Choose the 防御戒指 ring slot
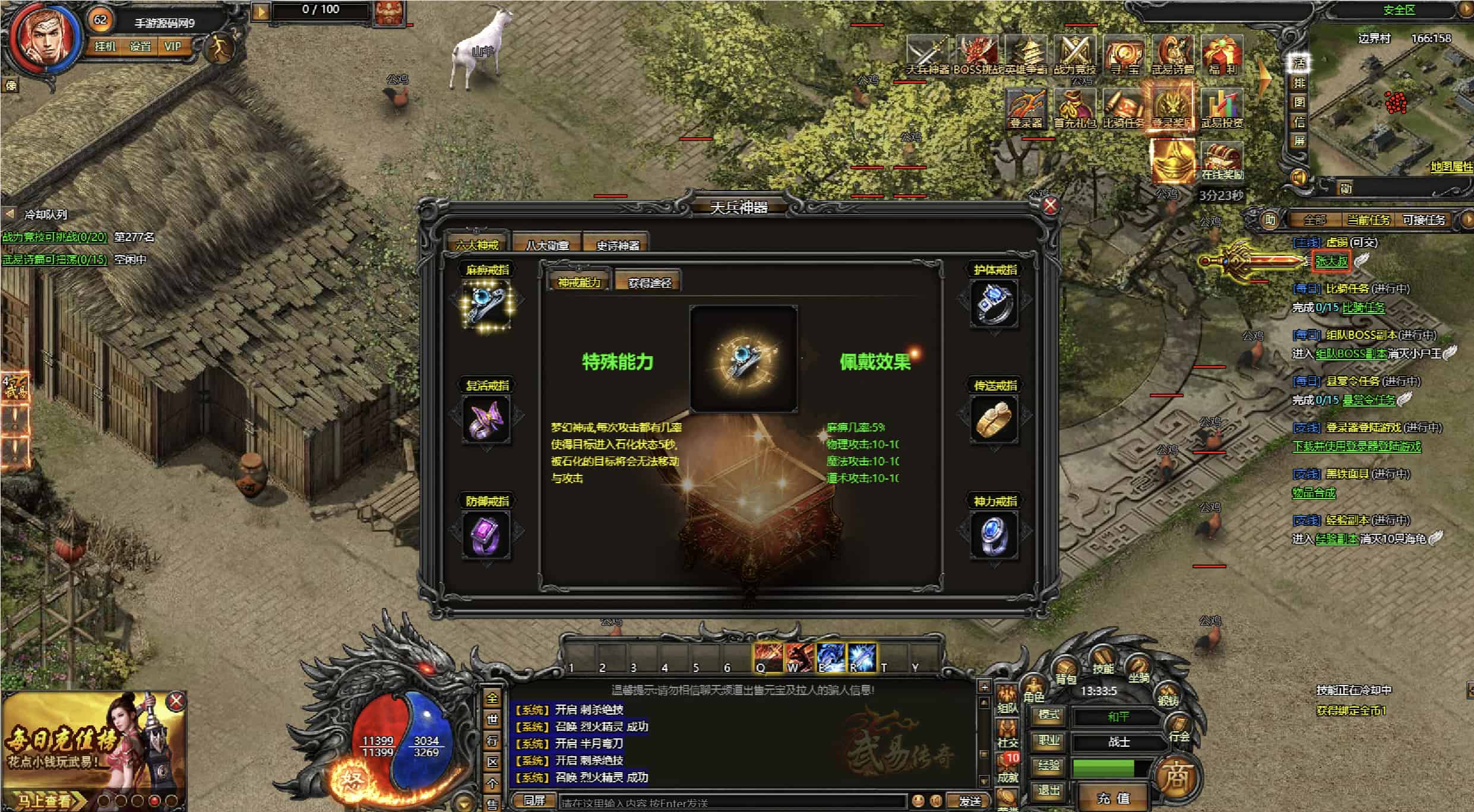 point(487,535)
